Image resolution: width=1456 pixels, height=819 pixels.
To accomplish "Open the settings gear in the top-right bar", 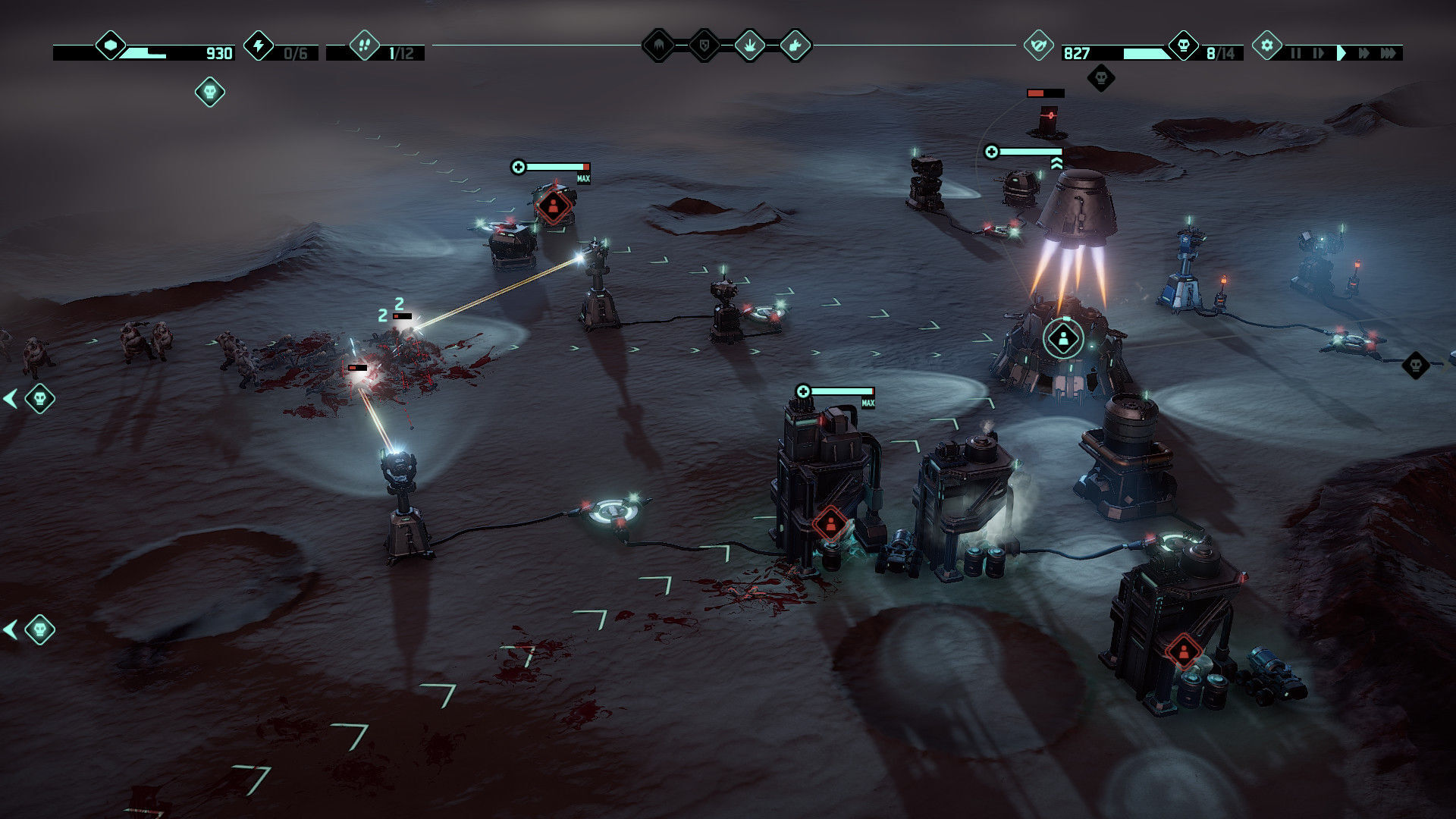I will (x=1266, y=45).
